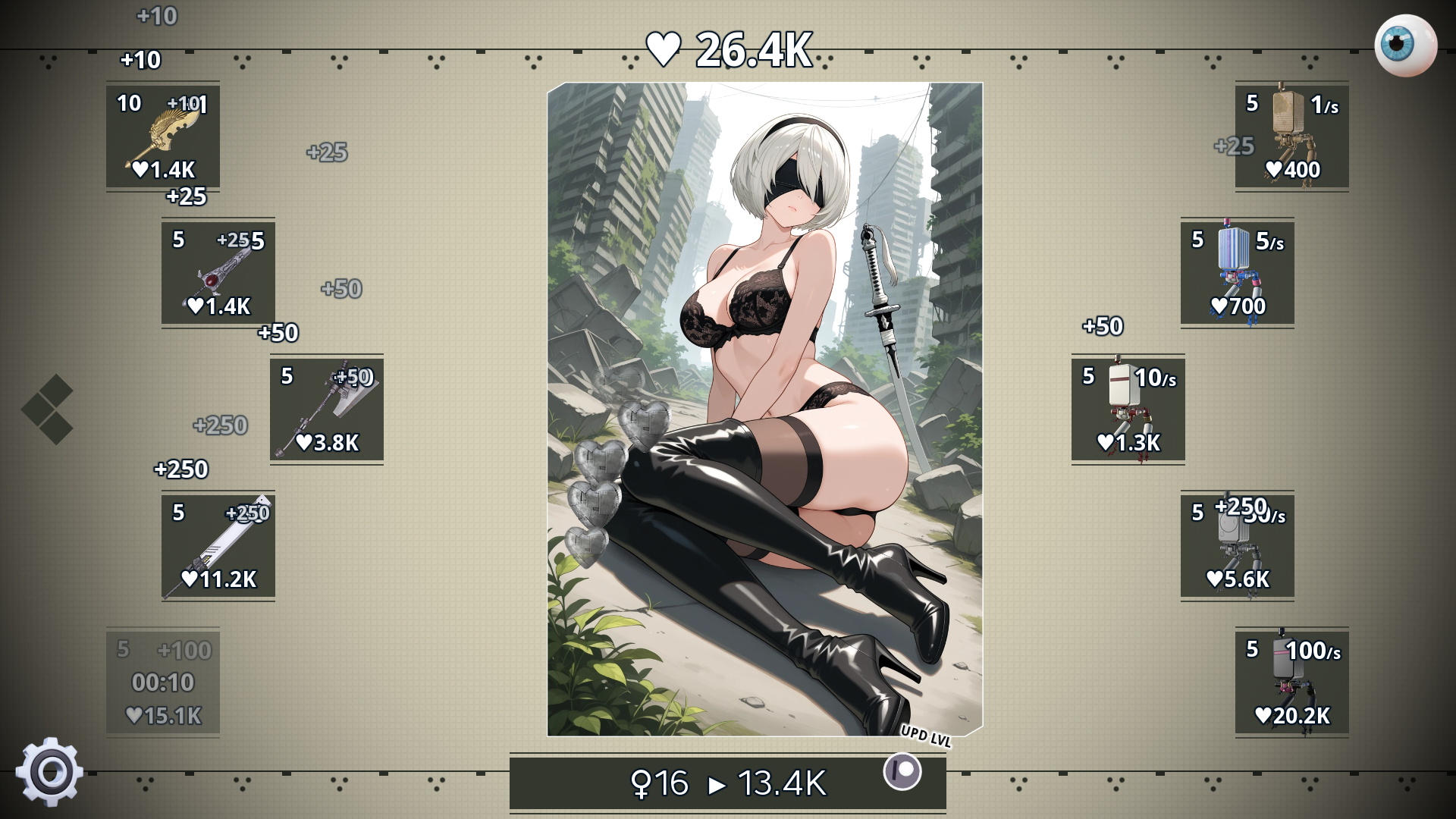Buy the 50/s robot upgrade for 5.6K

click(1236, 548)
